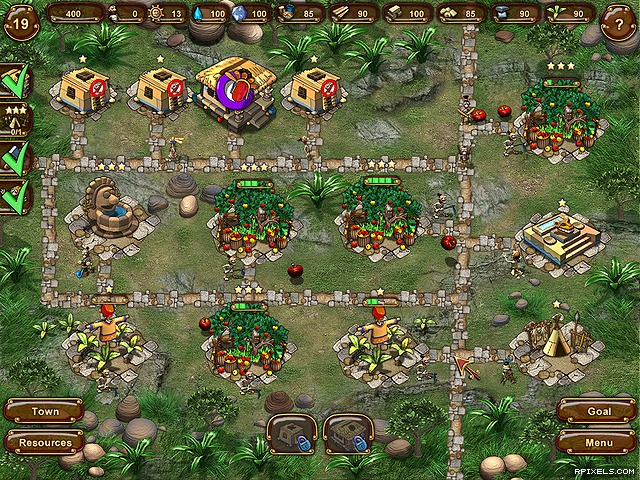Screen dimensions: 640x480
Task: Open the game Menu
Action: (595, 442)
